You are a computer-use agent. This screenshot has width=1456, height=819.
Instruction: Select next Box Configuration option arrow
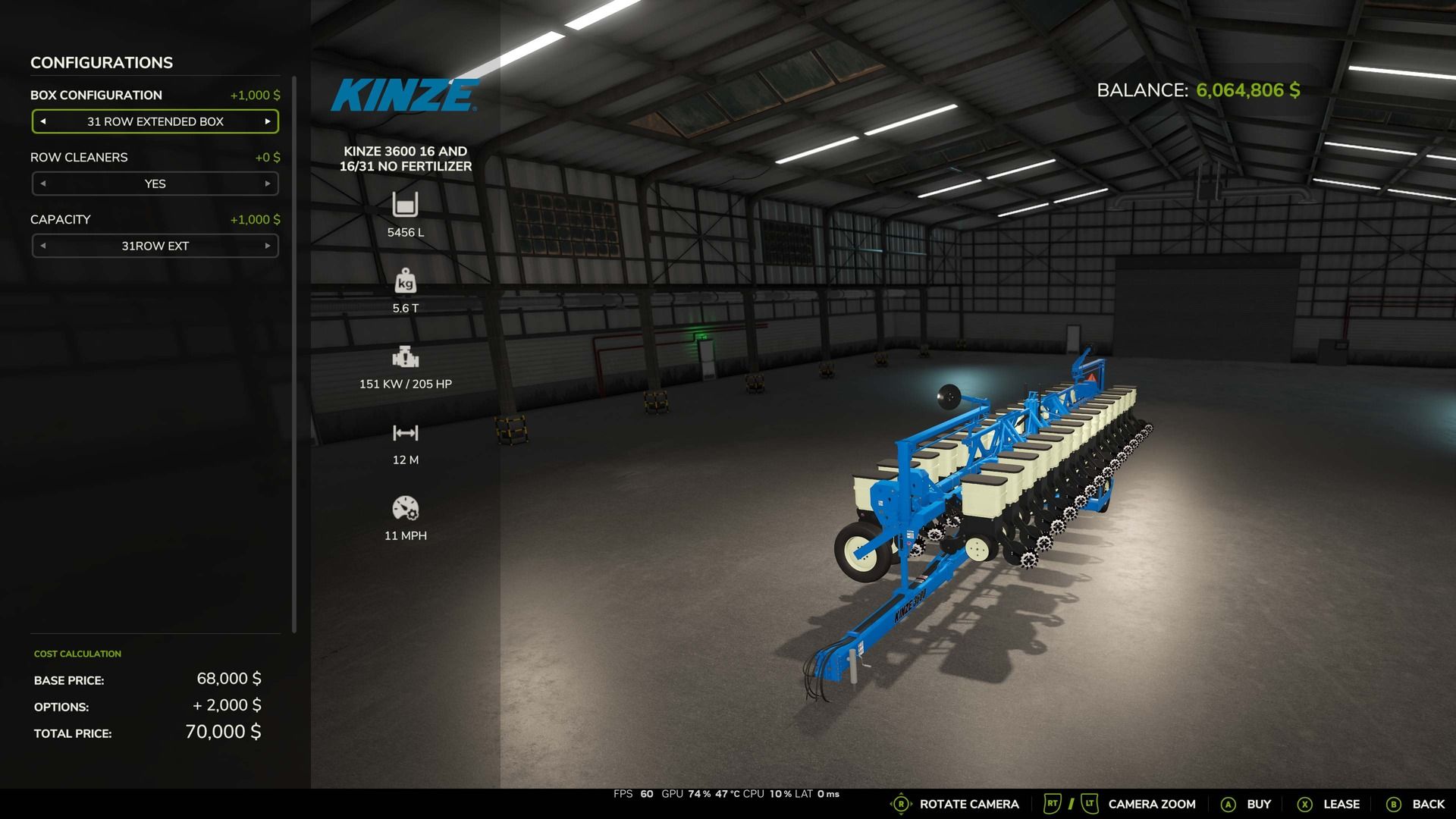(268, 121)
